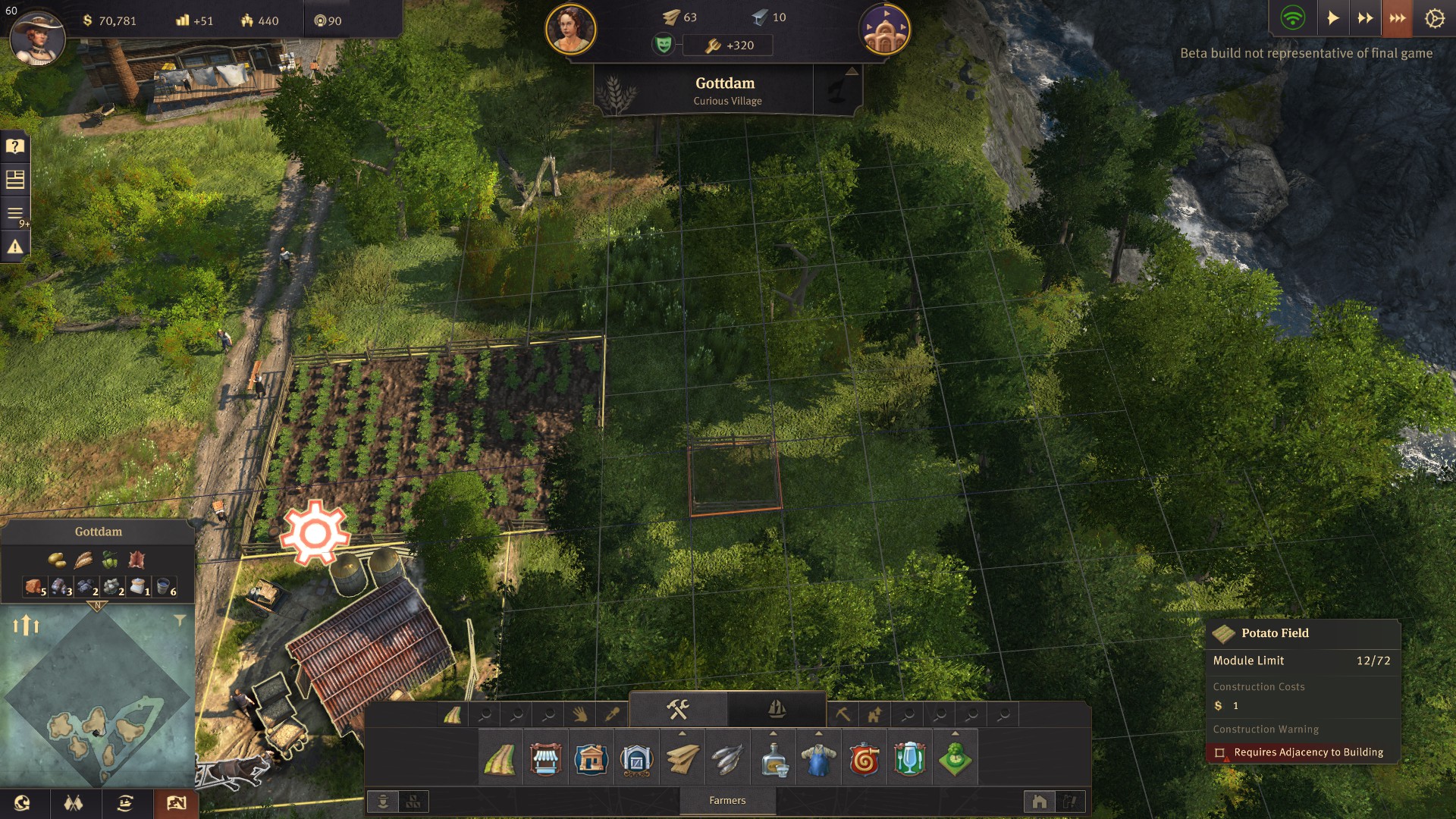Open the minimap filter funnel
The height and width of the screenshot is (819, 1456).
(180, 620)
